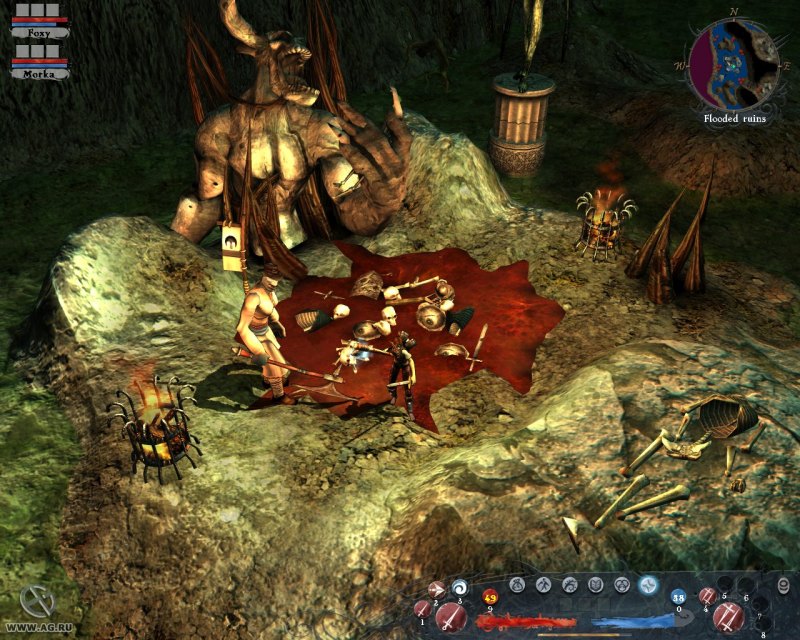This screenshot has width=800, height=640.
Task: Open the swirling claw skills icon
Action: 569,584
